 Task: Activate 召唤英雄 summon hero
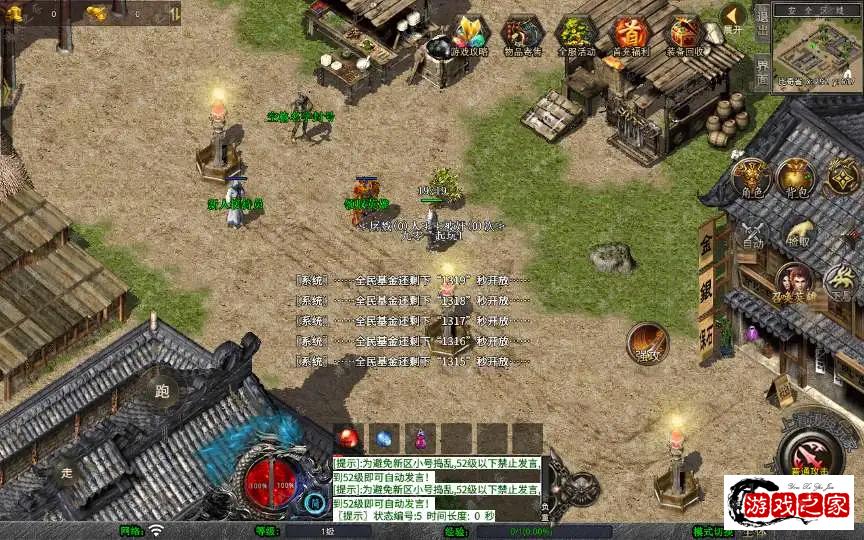click(795, 285)
